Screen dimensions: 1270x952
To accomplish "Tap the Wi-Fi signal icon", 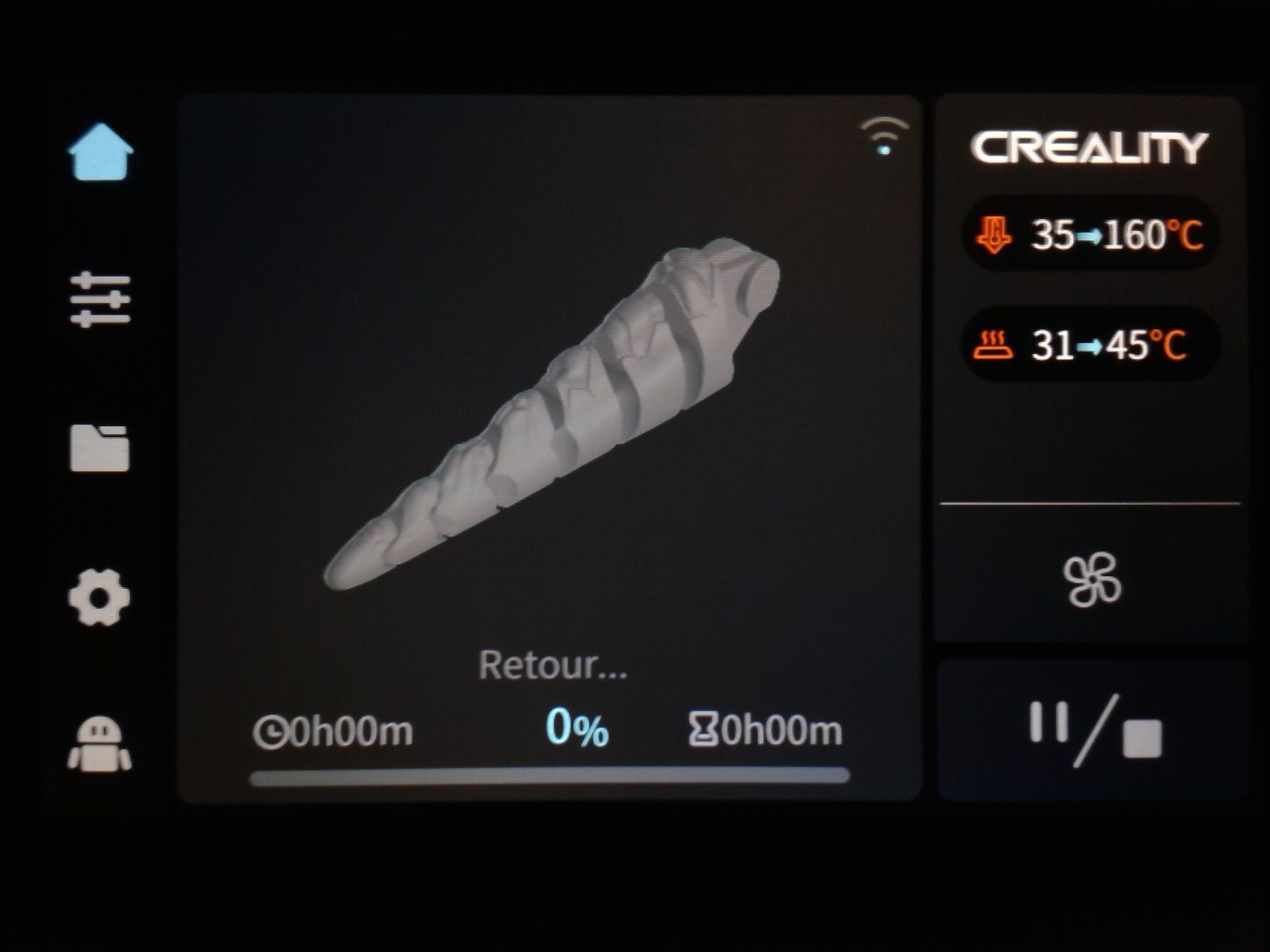I will point(884,136).
